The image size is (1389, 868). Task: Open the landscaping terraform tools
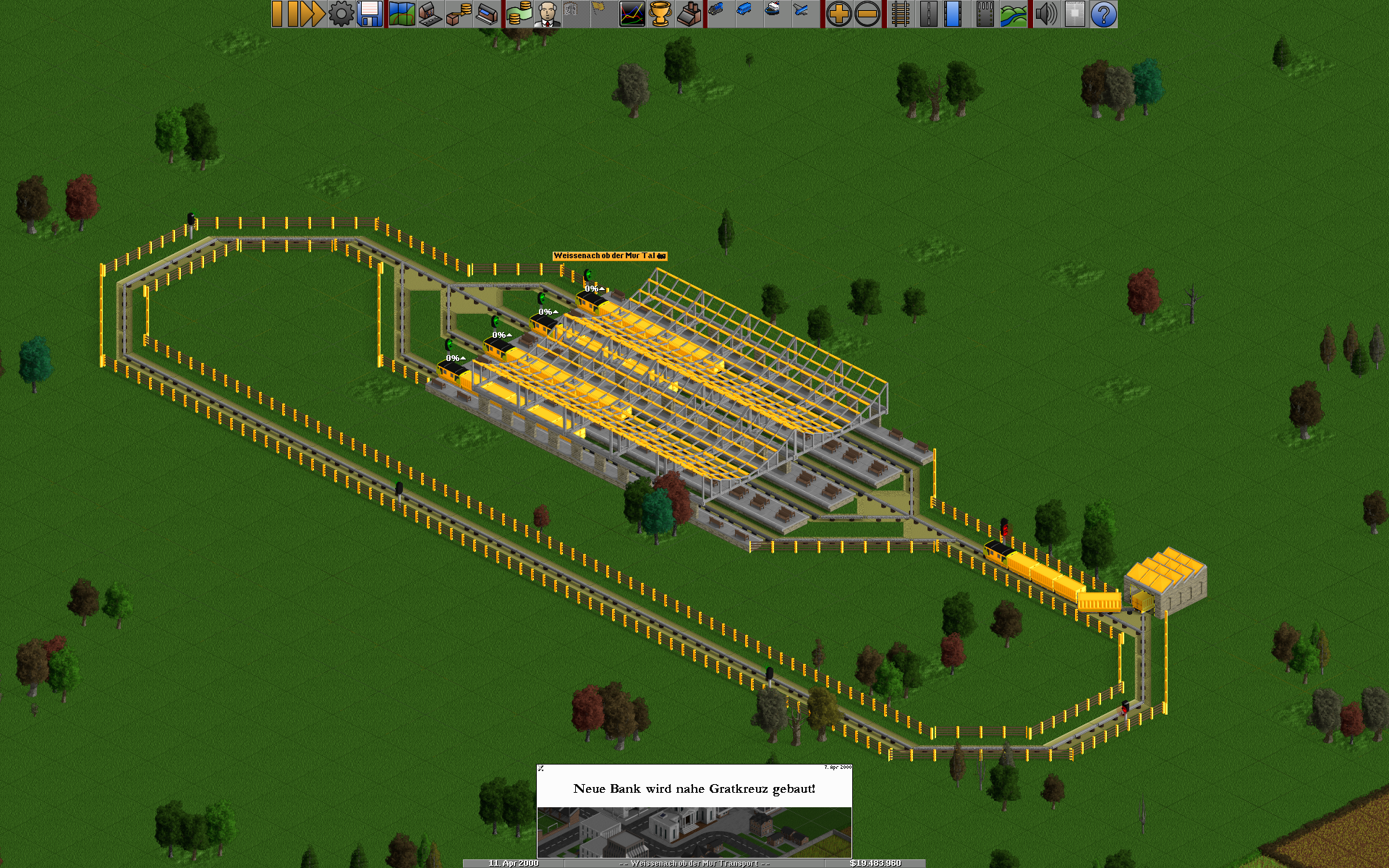[x=1014, y=14]
